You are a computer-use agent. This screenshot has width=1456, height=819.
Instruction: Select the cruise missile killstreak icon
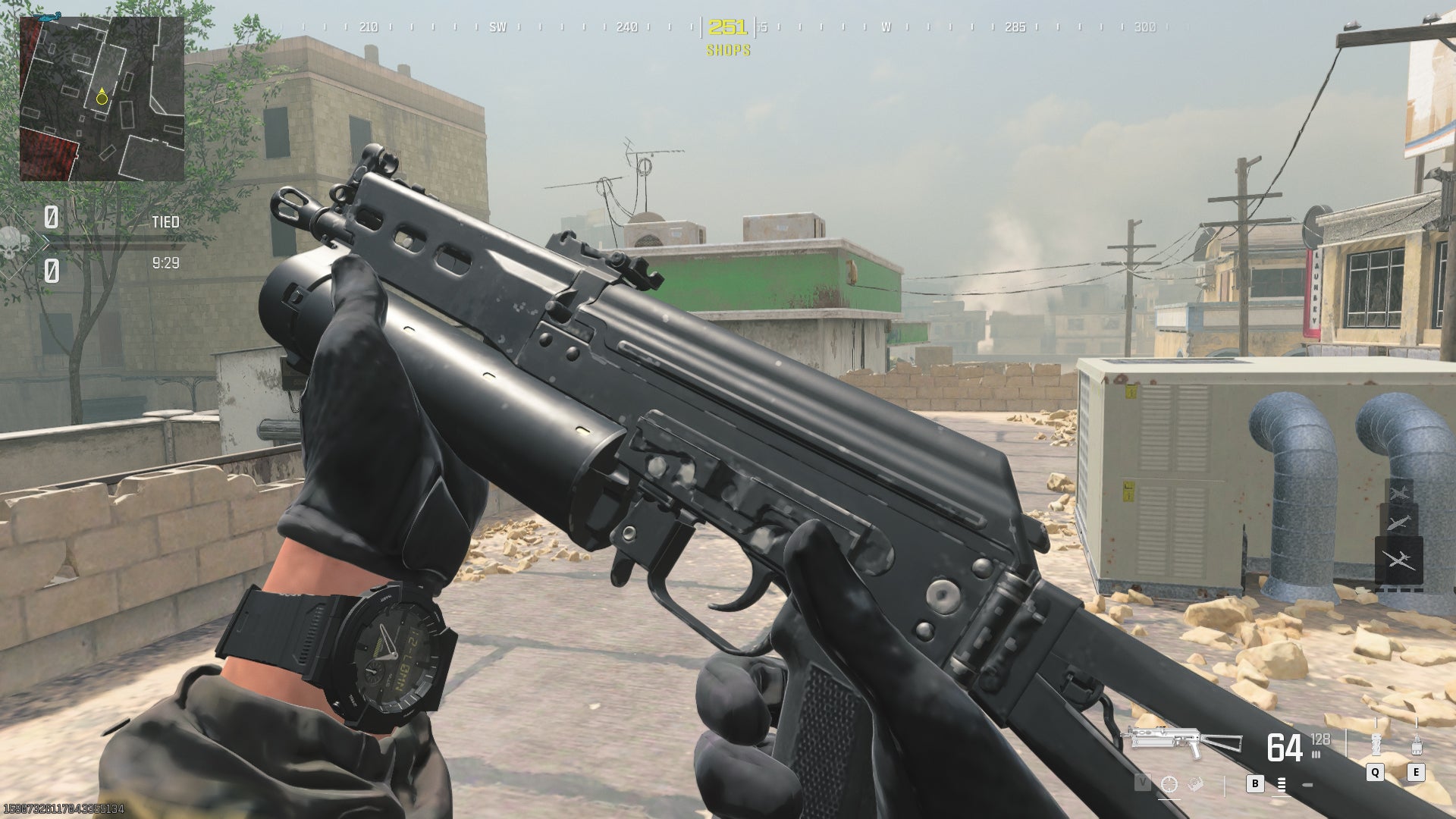1397,522
